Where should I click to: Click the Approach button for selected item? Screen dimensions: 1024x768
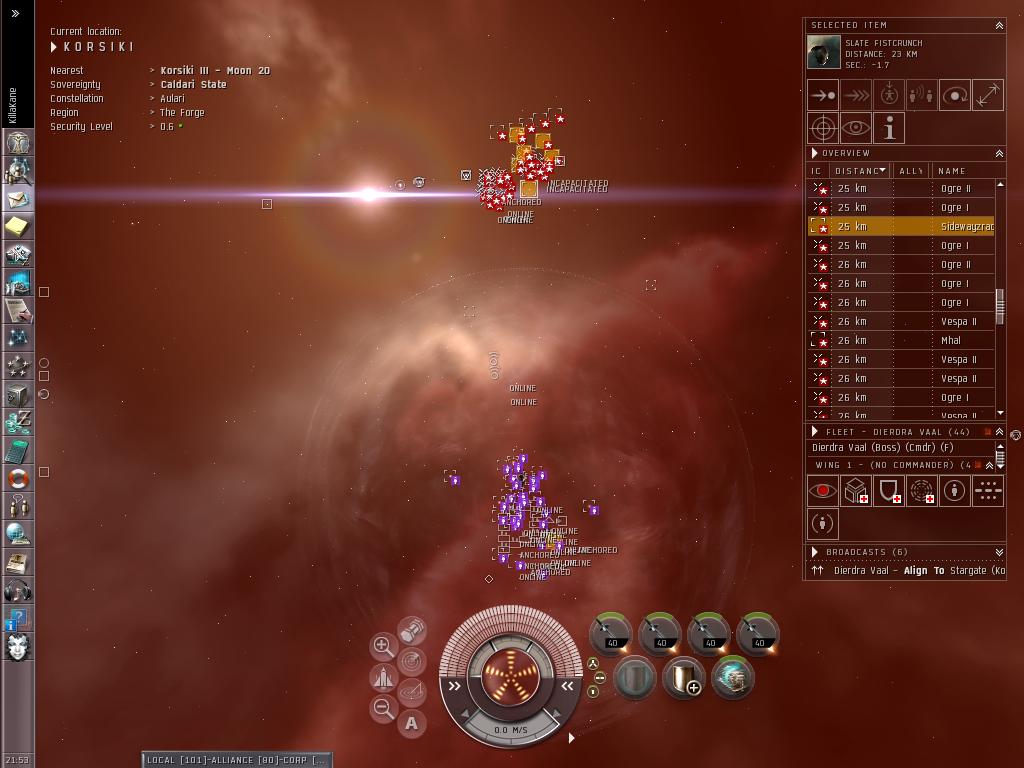point(823,95)
